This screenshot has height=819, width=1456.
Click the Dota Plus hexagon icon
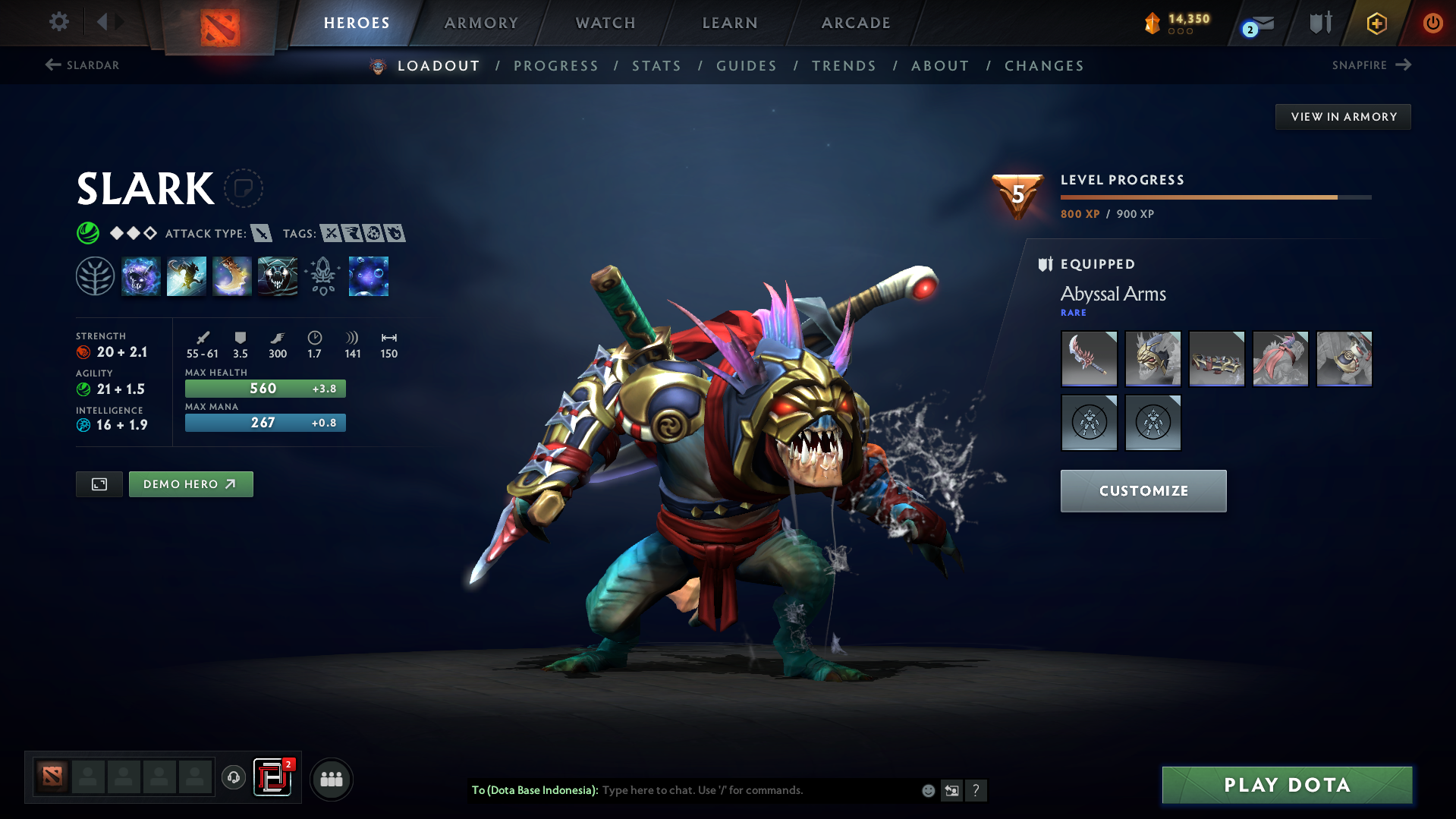(x=1376, y=23)
